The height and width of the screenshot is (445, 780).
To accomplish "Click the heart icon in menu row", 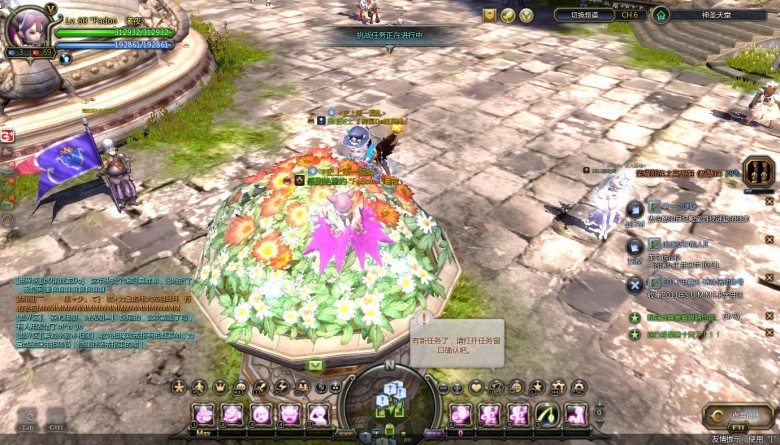I will point(476,387).
